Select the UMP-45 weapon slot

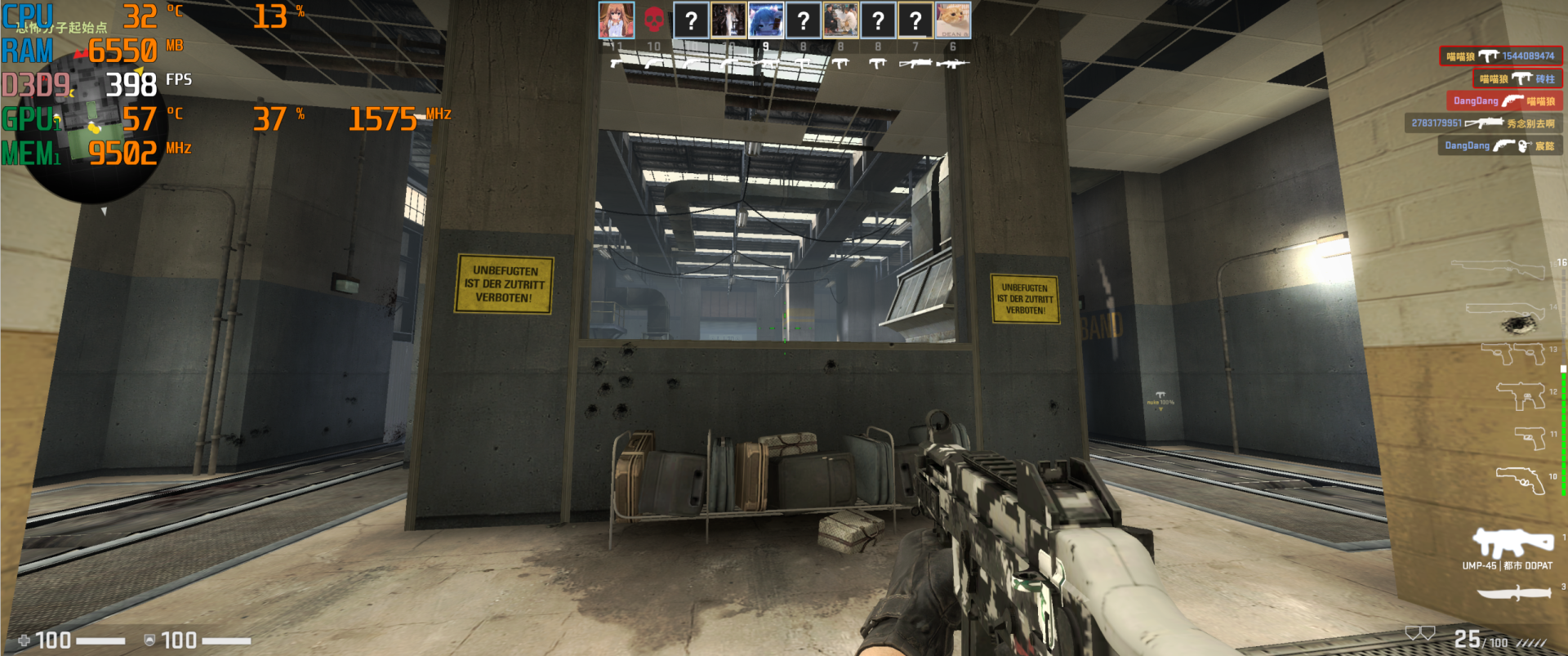[1512, 542]
